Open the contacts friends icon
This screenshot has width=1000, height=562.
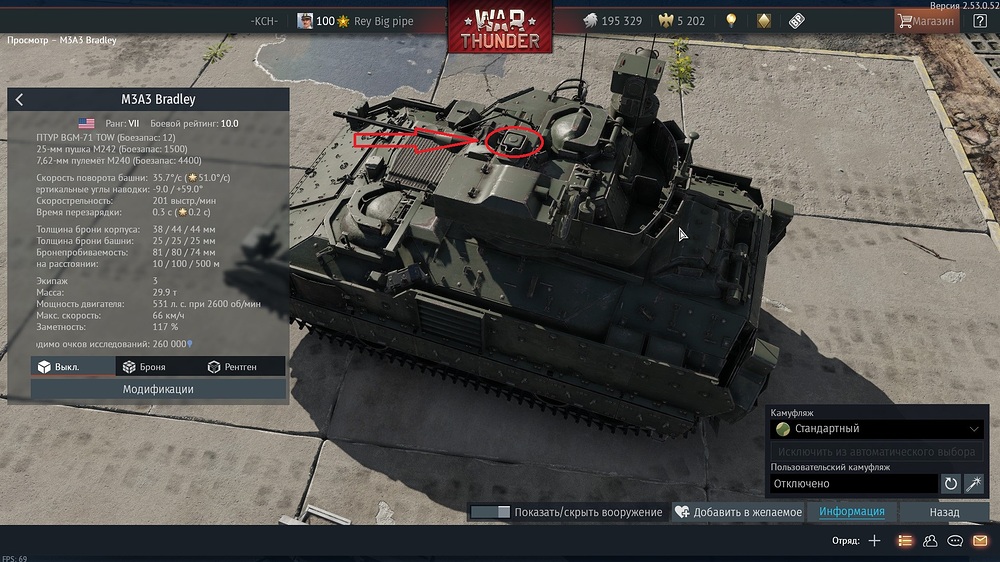[x=930, y=541]
